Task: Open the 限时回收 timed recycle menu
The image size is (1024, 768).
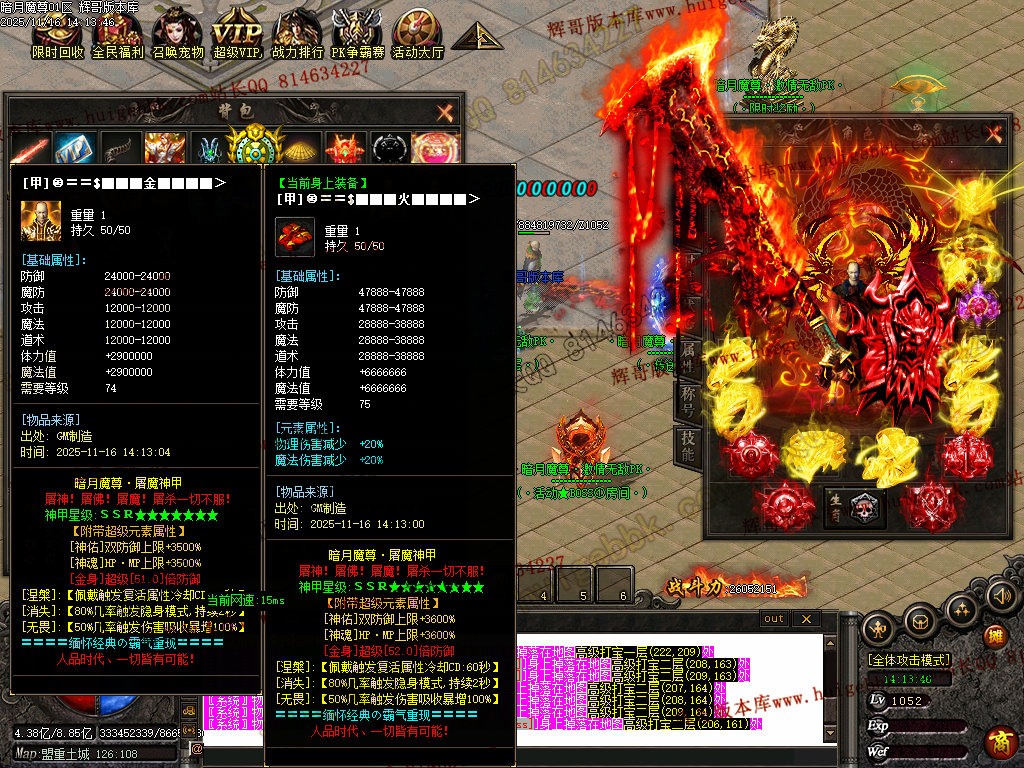Action: [57, 32]
